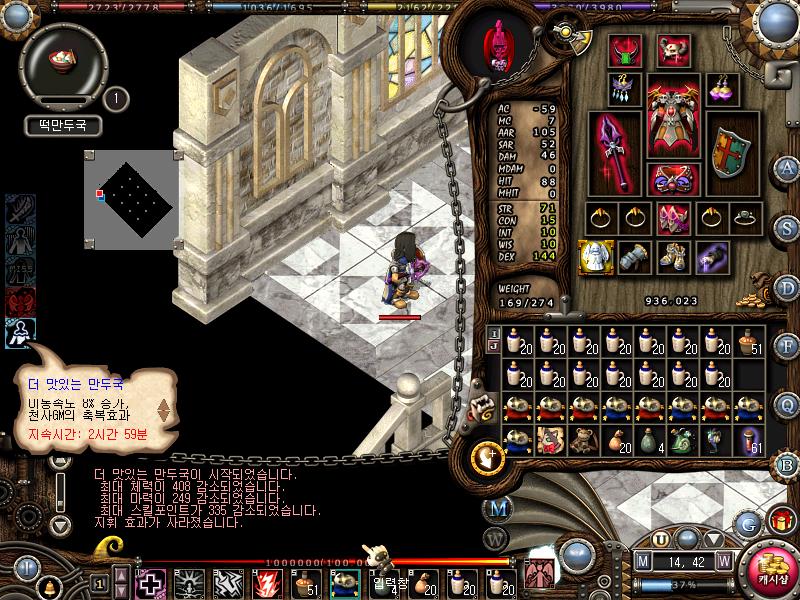This screenshot has width=800, height=600.
Task: Open the round G button near gift box
Action: [746, 521]
